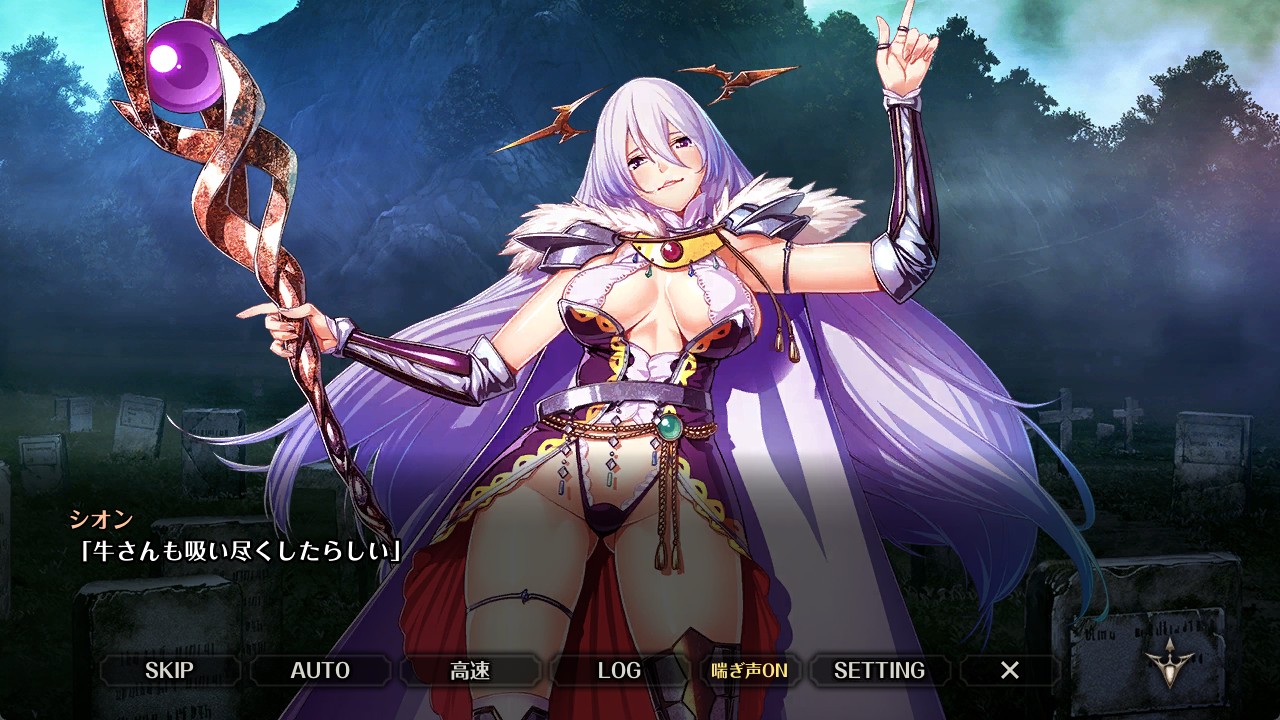The height and width of the screenshot is (720, 1280).
Task: Click the SKIP button
Action: coord(169,670)
